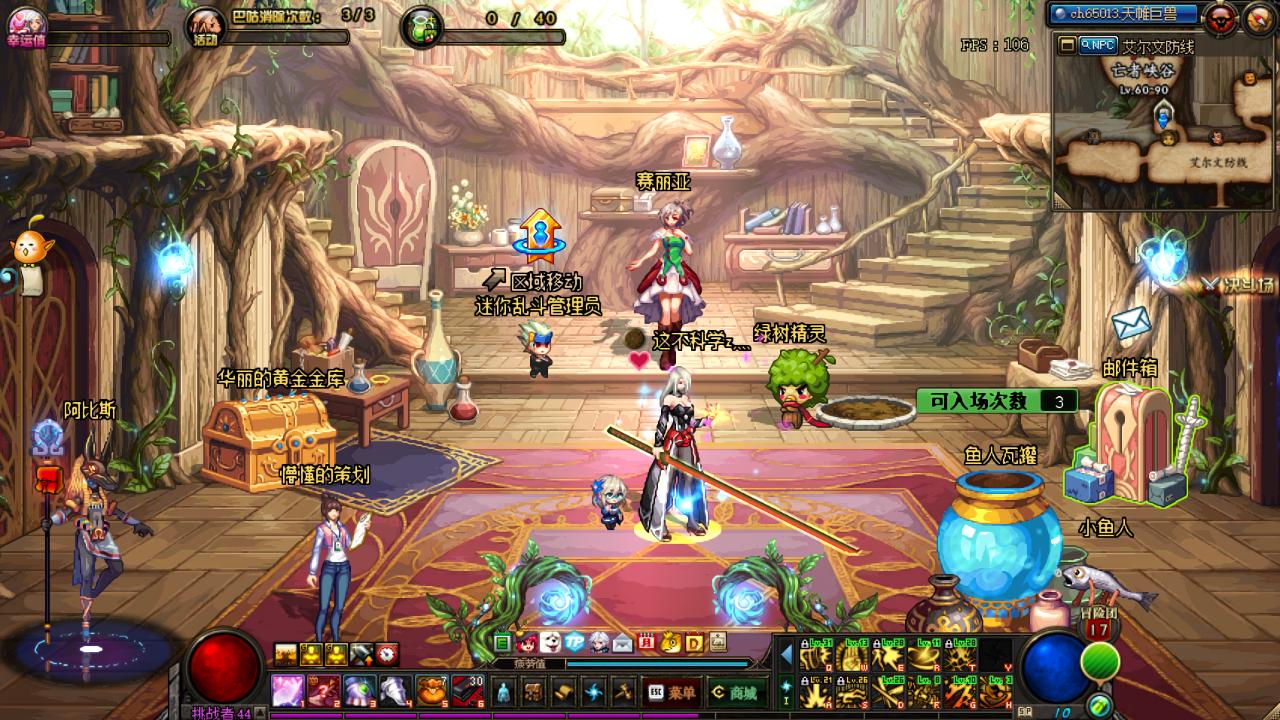
Task: Open the auction hammer menu icon
Action: click(x=624, y=692)
